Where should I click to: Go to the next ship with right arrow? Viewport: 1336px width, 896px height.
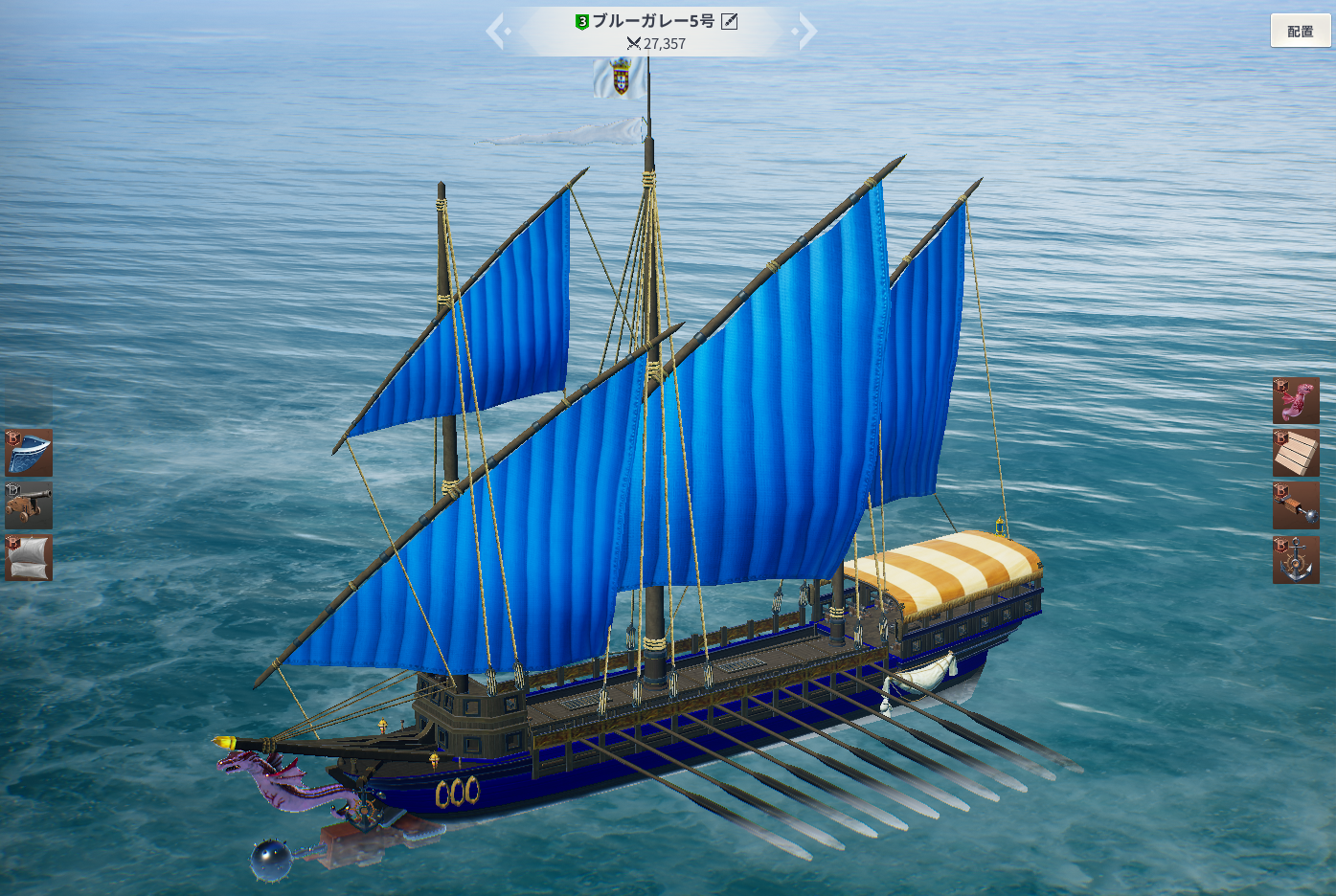806,32
